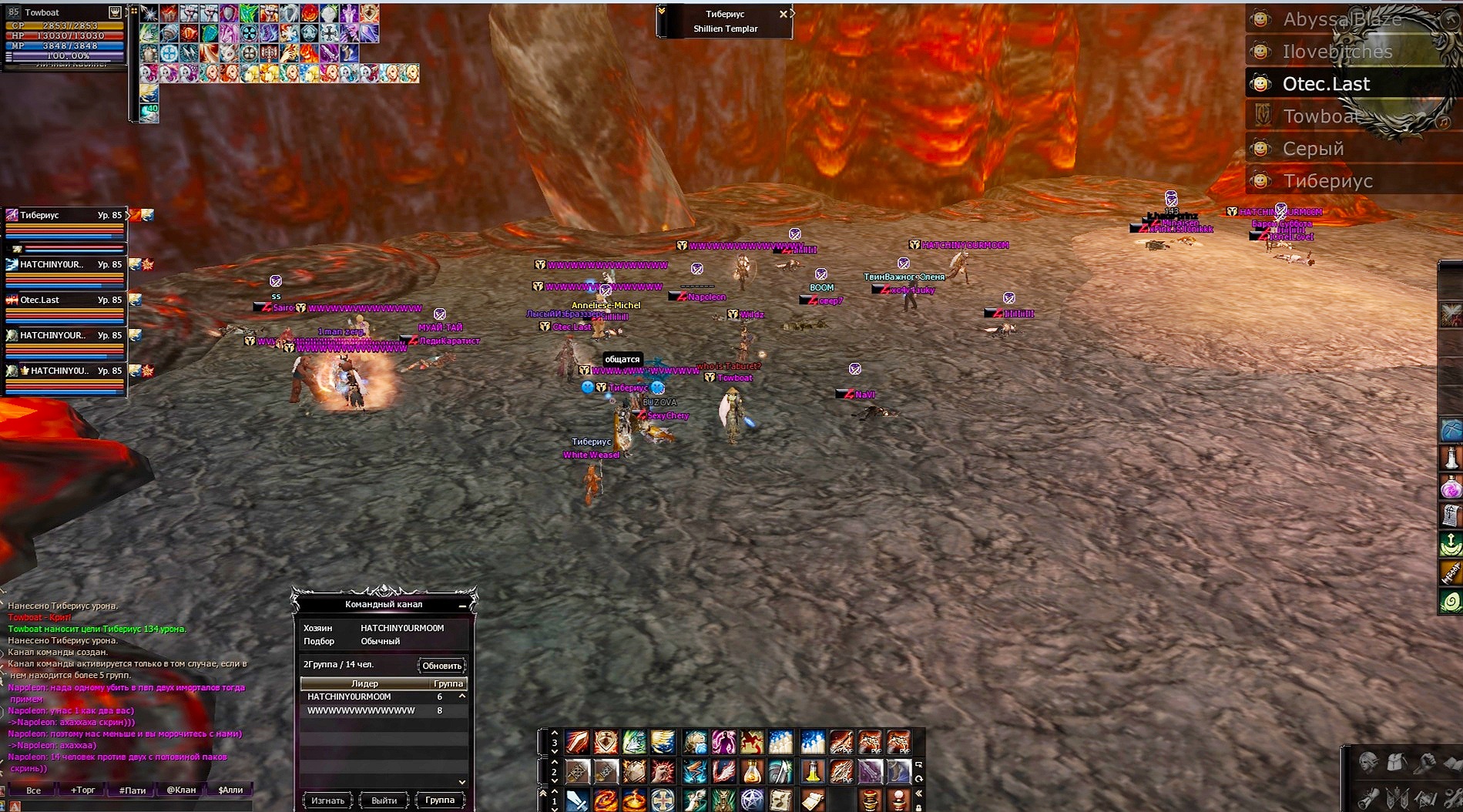Use the orange potion flask on hotbar 2
The image size is (1463, 812).
coord(752,771)
